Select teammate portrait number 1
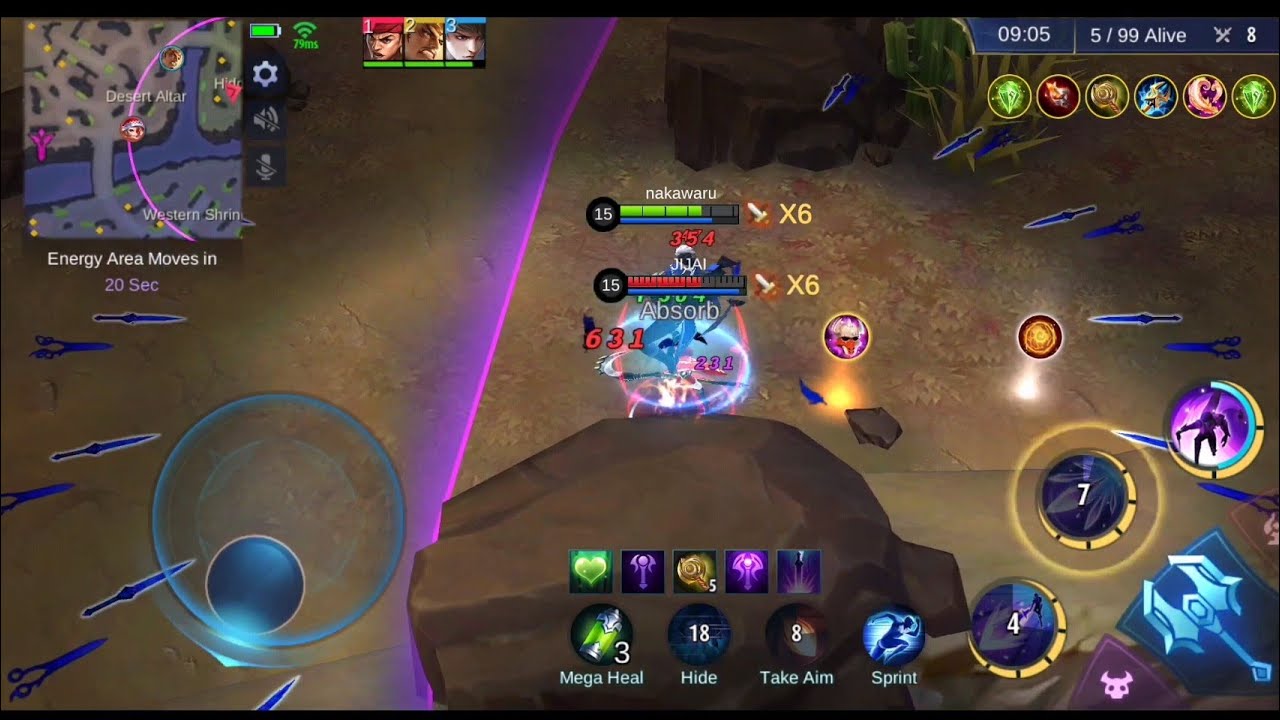 (383, 42)
